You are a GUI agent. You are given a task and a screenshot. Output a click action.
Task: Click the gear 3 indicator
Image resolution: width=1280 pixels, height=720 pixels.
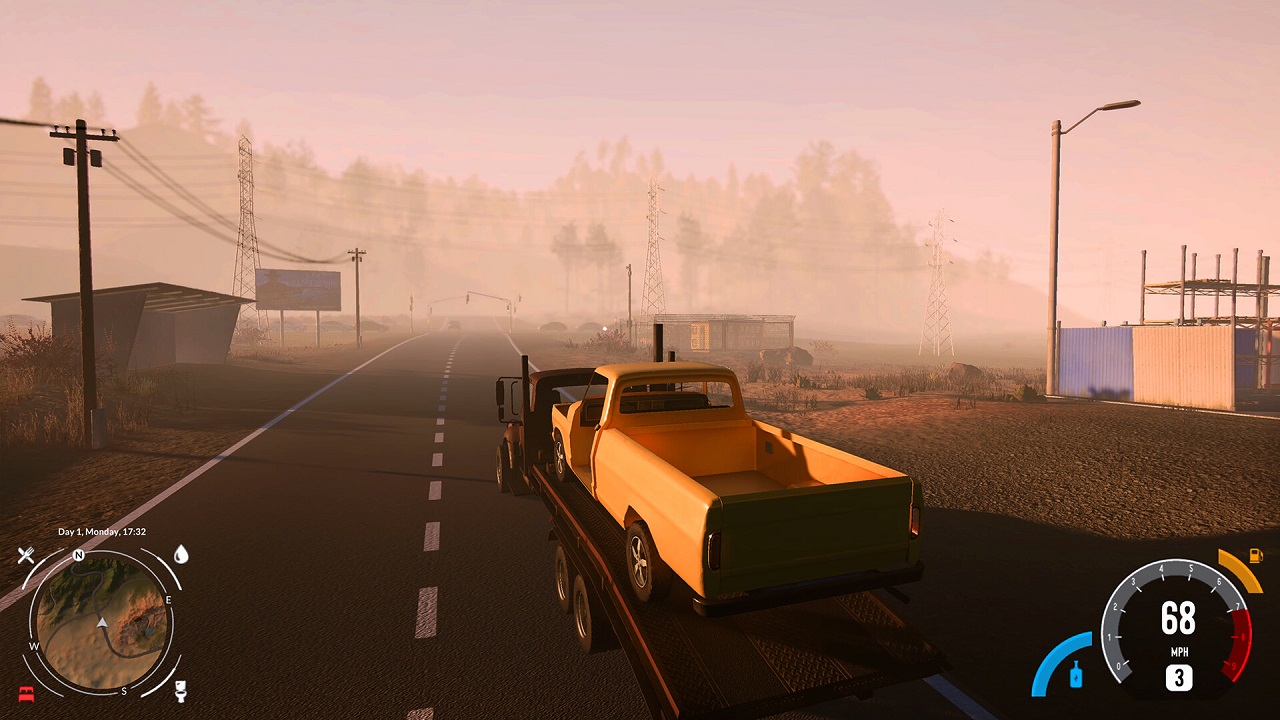point(1180,674)
